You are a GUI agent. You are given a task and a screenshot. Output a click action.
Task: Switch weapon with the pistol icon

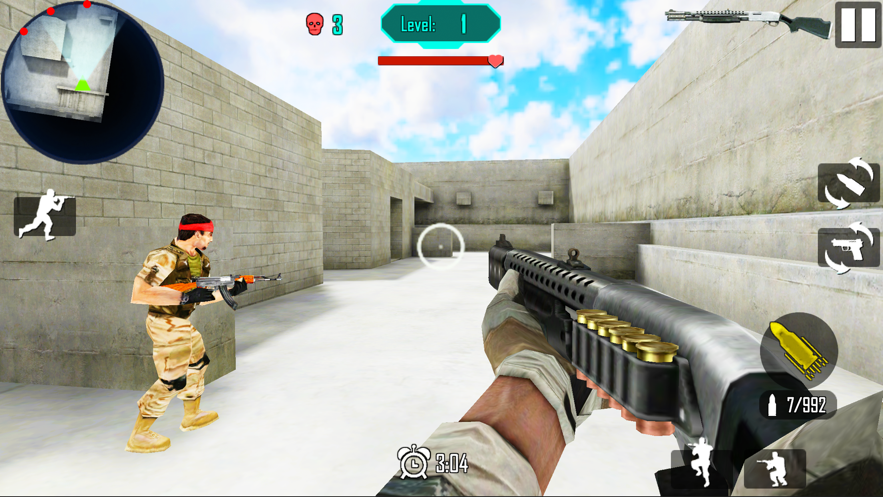click(848, 247)
